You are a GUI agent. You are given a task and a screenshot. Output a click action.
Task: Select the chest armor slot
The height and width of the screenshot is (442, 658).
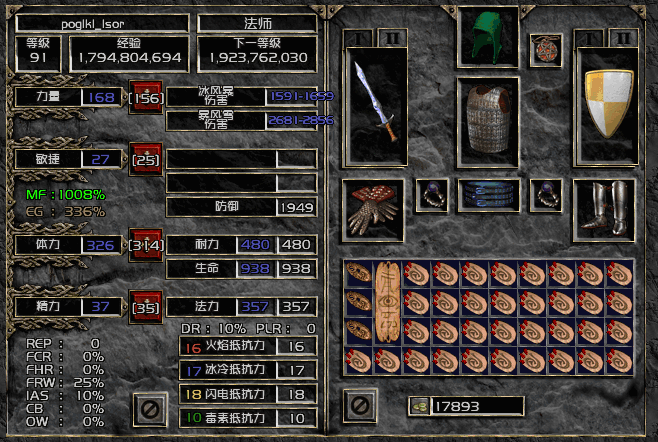click(x=490, y=119)
